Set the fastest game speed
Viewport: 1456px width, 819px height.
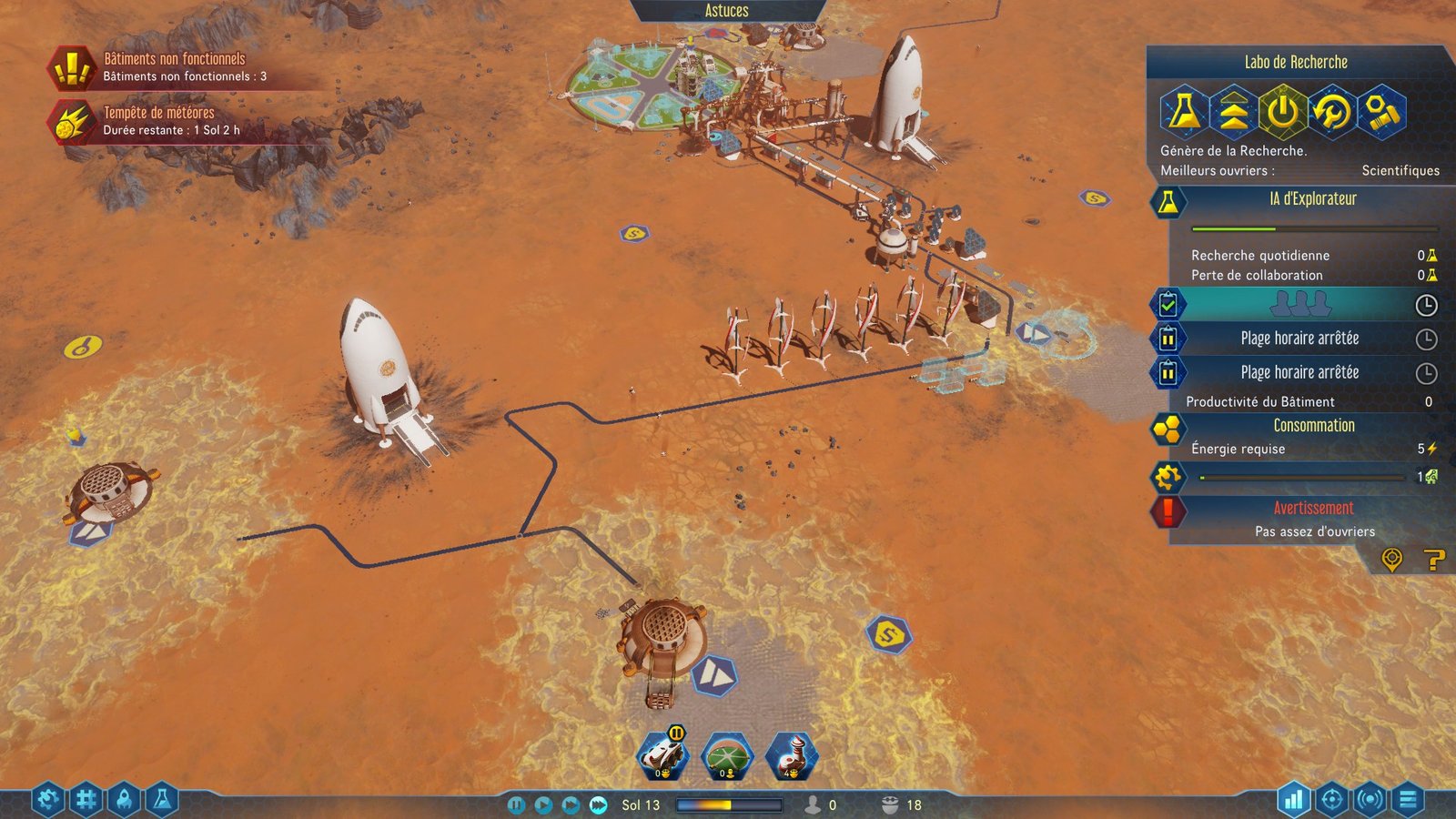(598, 804)
